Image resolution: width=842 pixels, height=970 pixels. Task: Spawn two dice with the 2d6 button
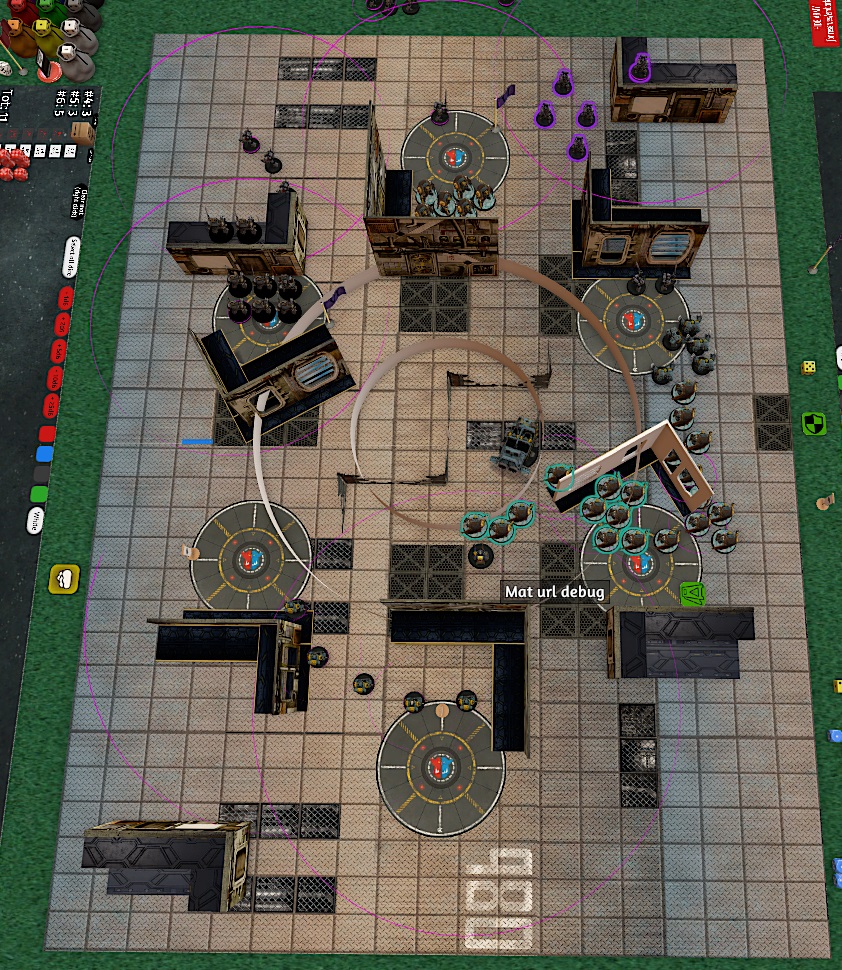click(62, 324)
